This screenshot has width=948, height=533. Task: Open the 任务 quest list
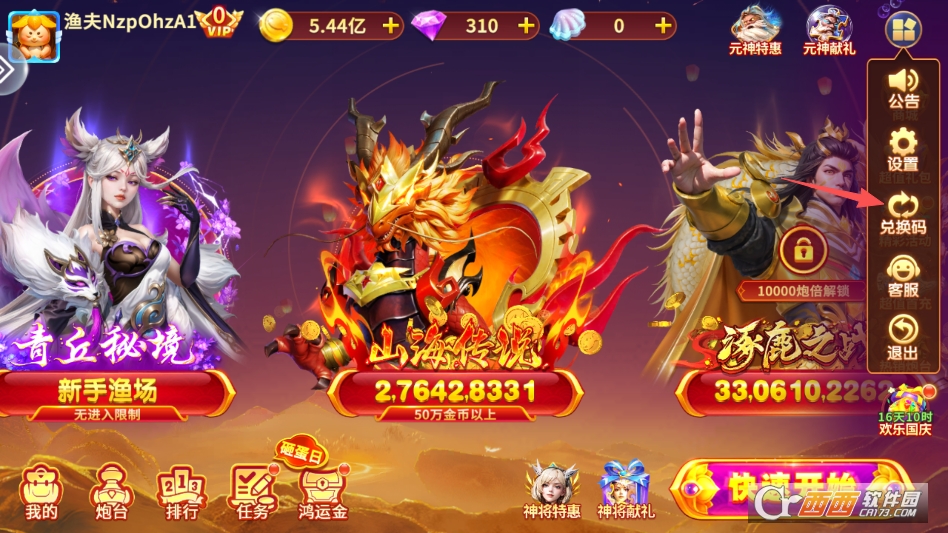coord(253,491)
